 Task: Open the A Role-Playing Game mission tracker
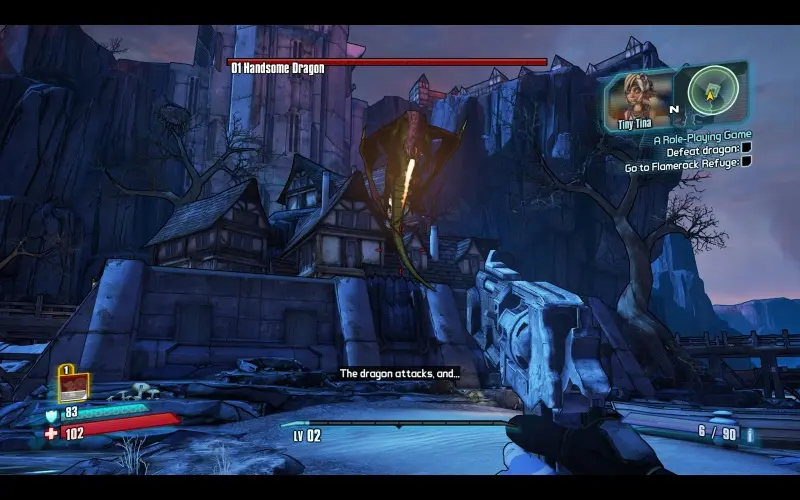coord(702,135)
